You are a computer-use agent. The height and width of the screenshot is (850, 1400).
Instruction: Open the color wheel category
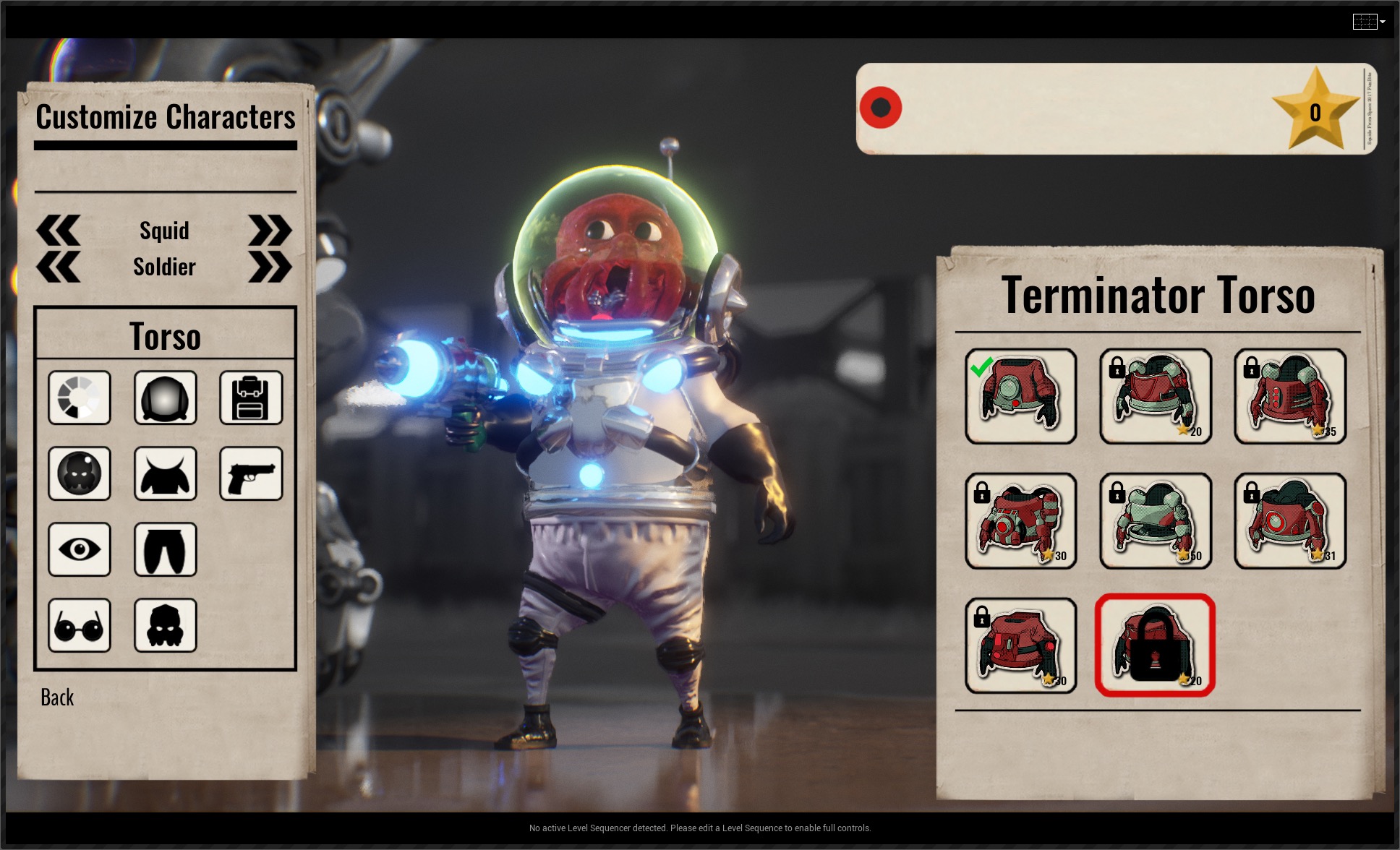pyautogui.click(x=80, y=398)
